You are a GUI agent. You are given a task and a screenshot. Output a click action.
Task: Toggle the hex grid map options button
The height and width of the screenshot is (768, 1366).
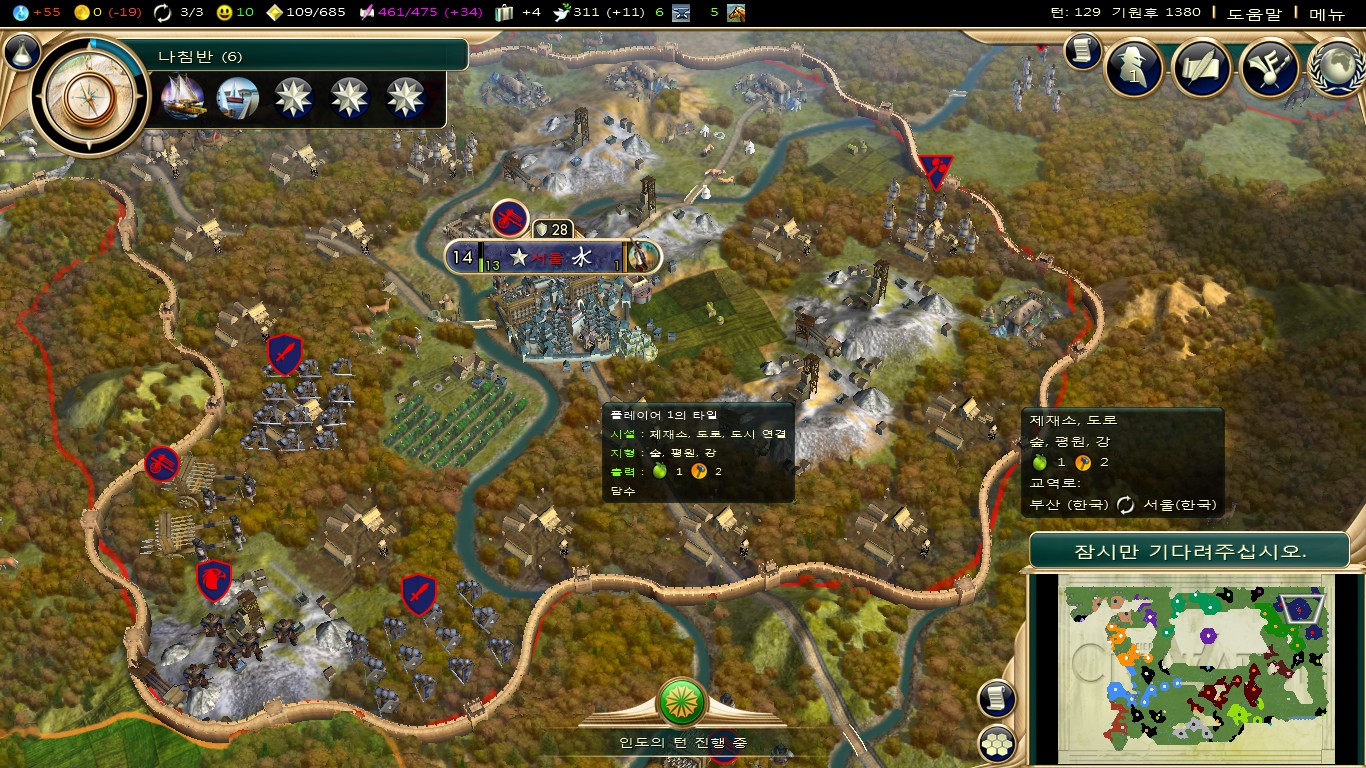(997, 743)
